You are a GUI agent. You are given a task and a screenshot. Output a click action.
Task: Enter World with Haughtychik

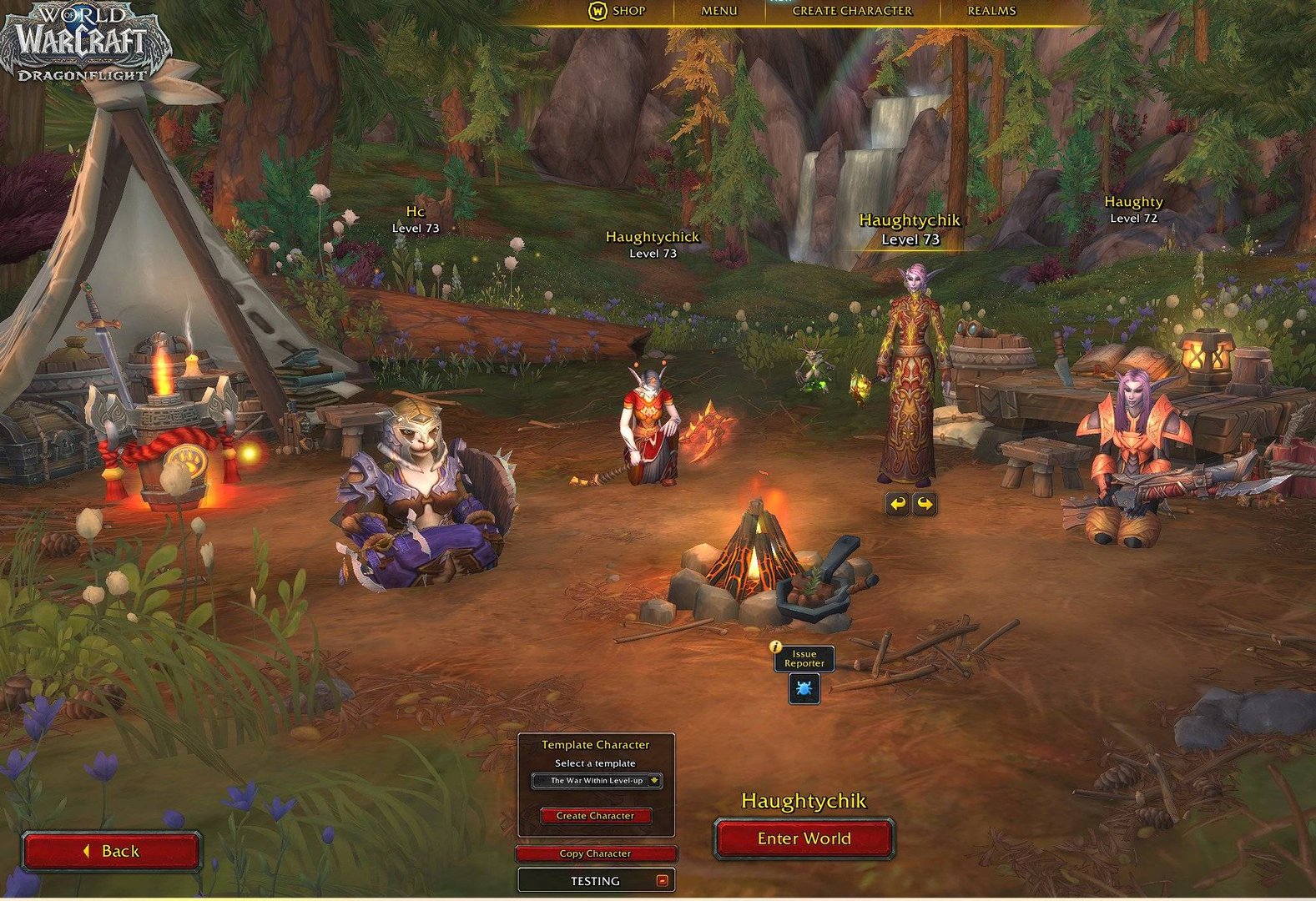[804, 838]
